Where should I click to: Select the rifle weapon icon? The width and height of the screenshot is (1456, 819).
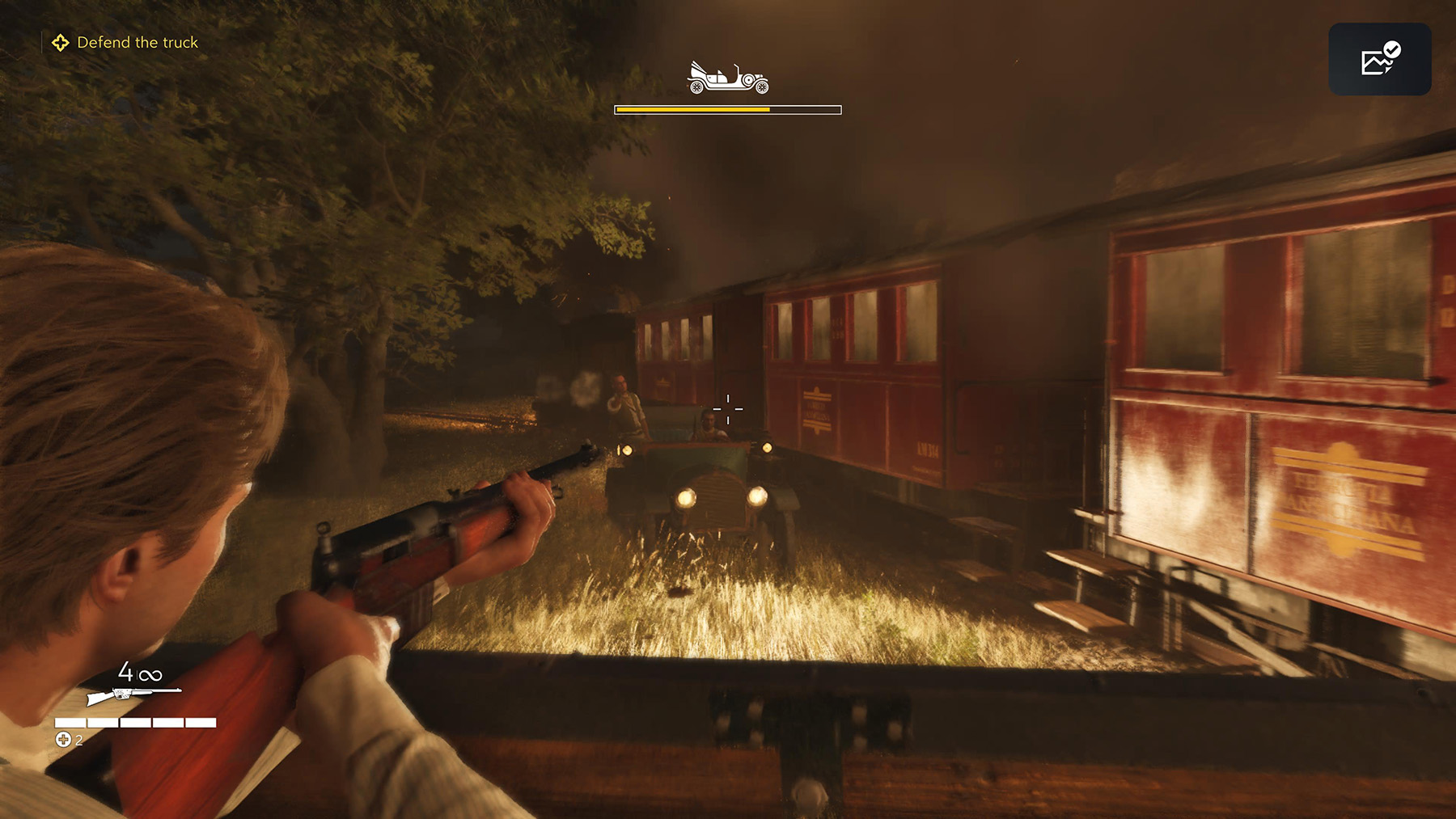[x=133, y=694]
